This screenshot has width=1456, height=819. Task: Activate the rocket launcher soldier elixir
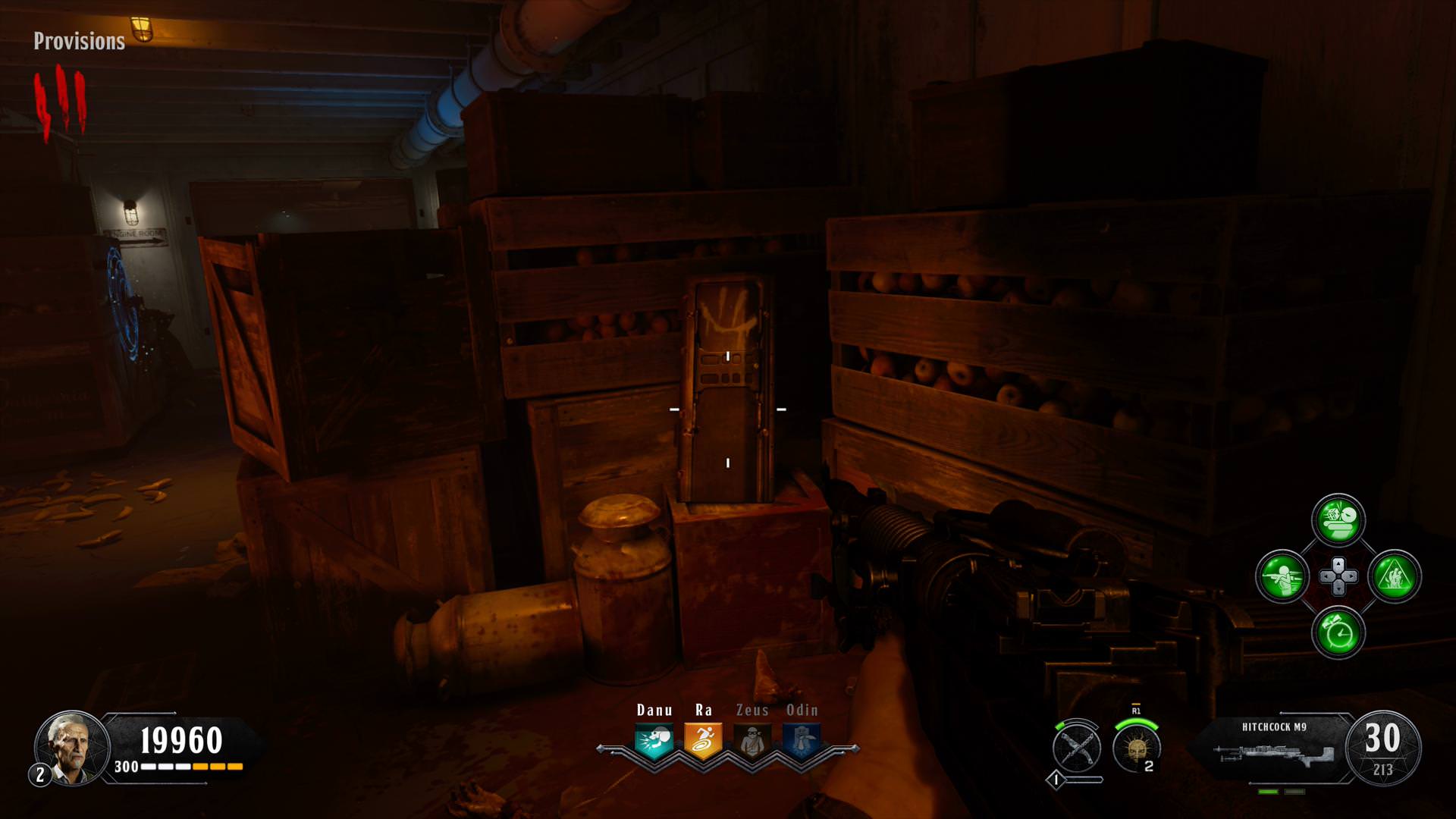coord(1282,576)
